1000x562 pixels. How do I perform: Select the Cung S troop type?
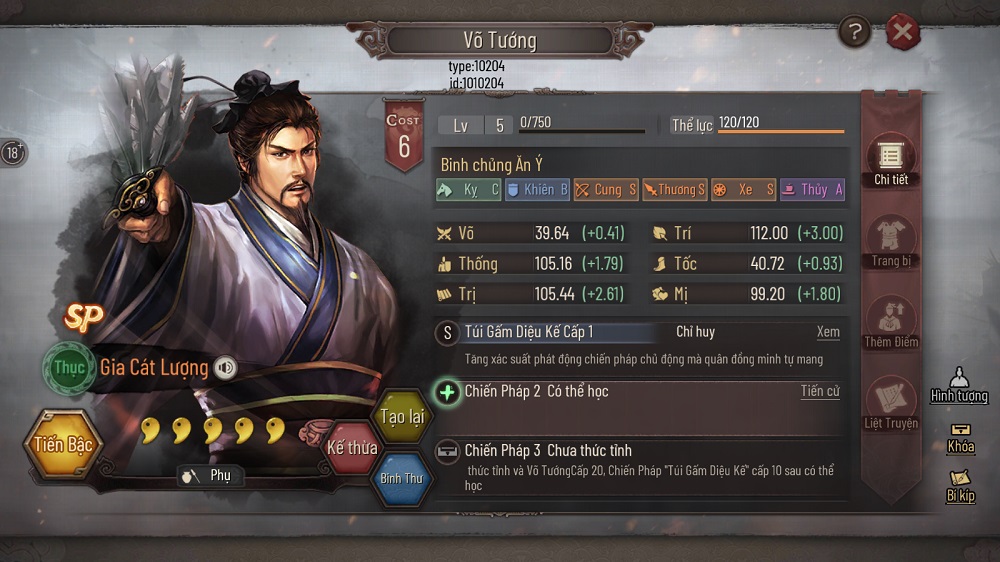coord(605,189)
